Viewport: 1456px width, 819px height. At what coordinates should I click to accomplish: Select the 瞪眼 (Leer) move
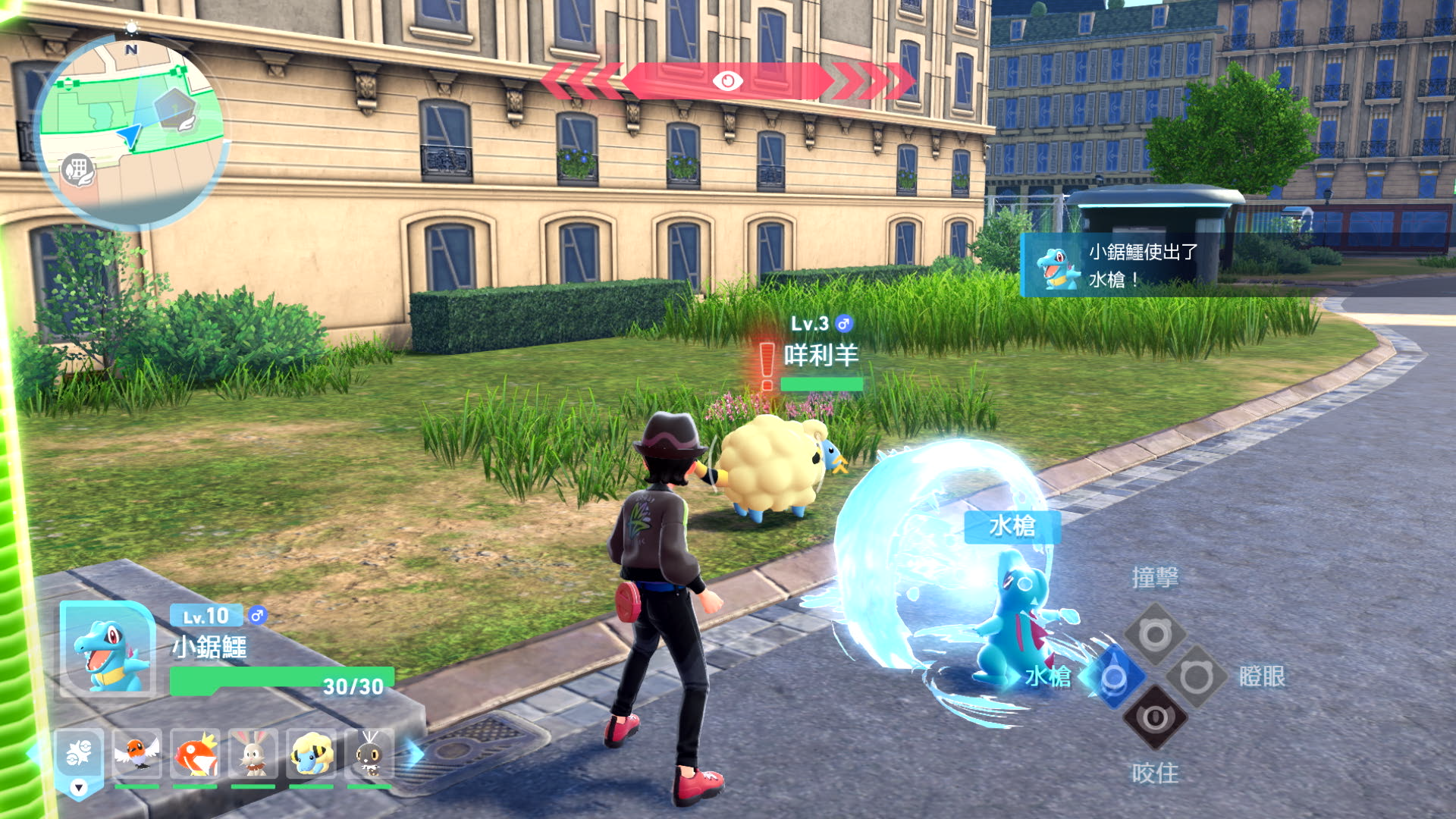(1196, 676)
